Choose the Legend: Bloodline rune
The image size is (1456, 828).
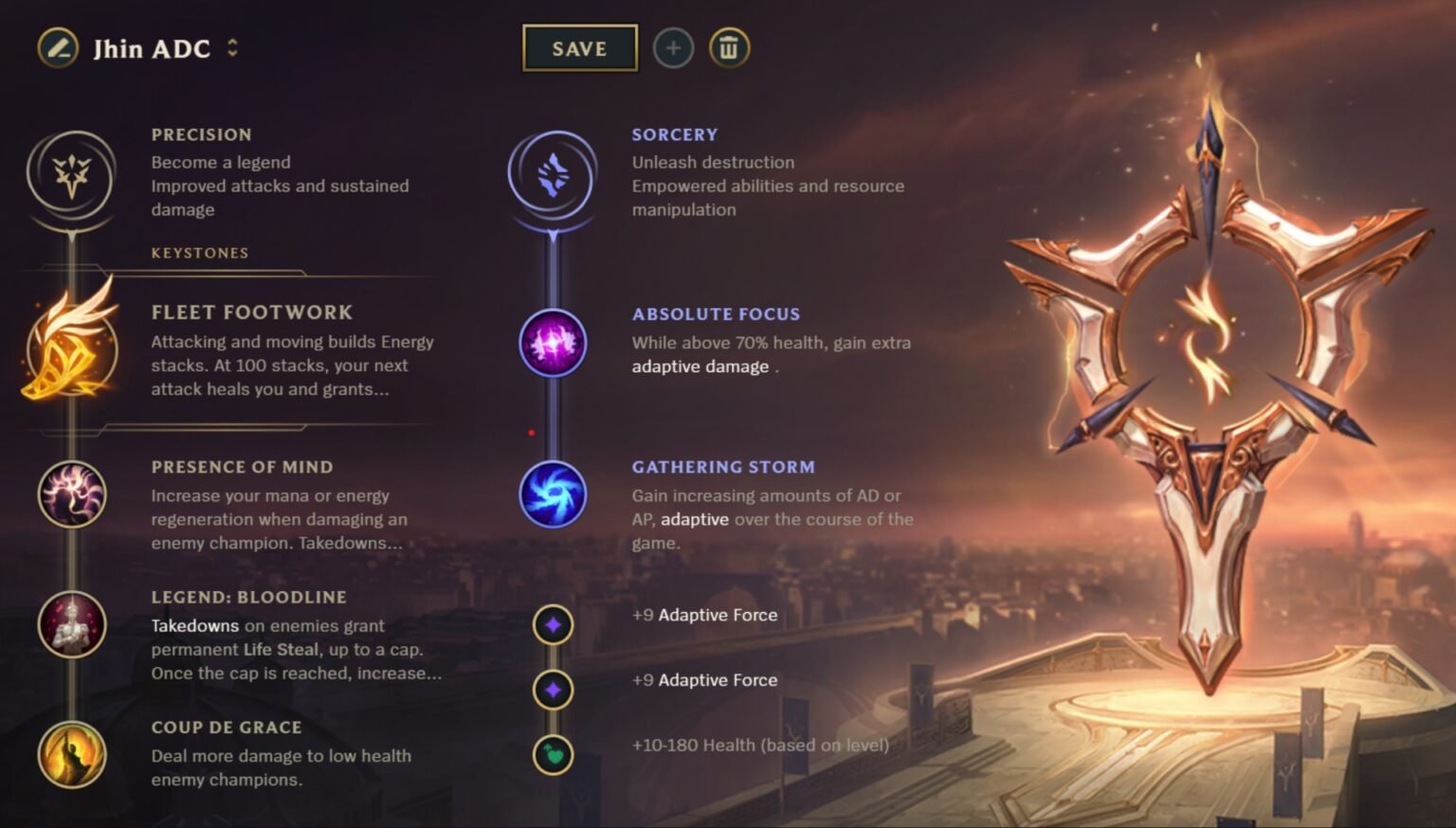[x=71, y=625]
